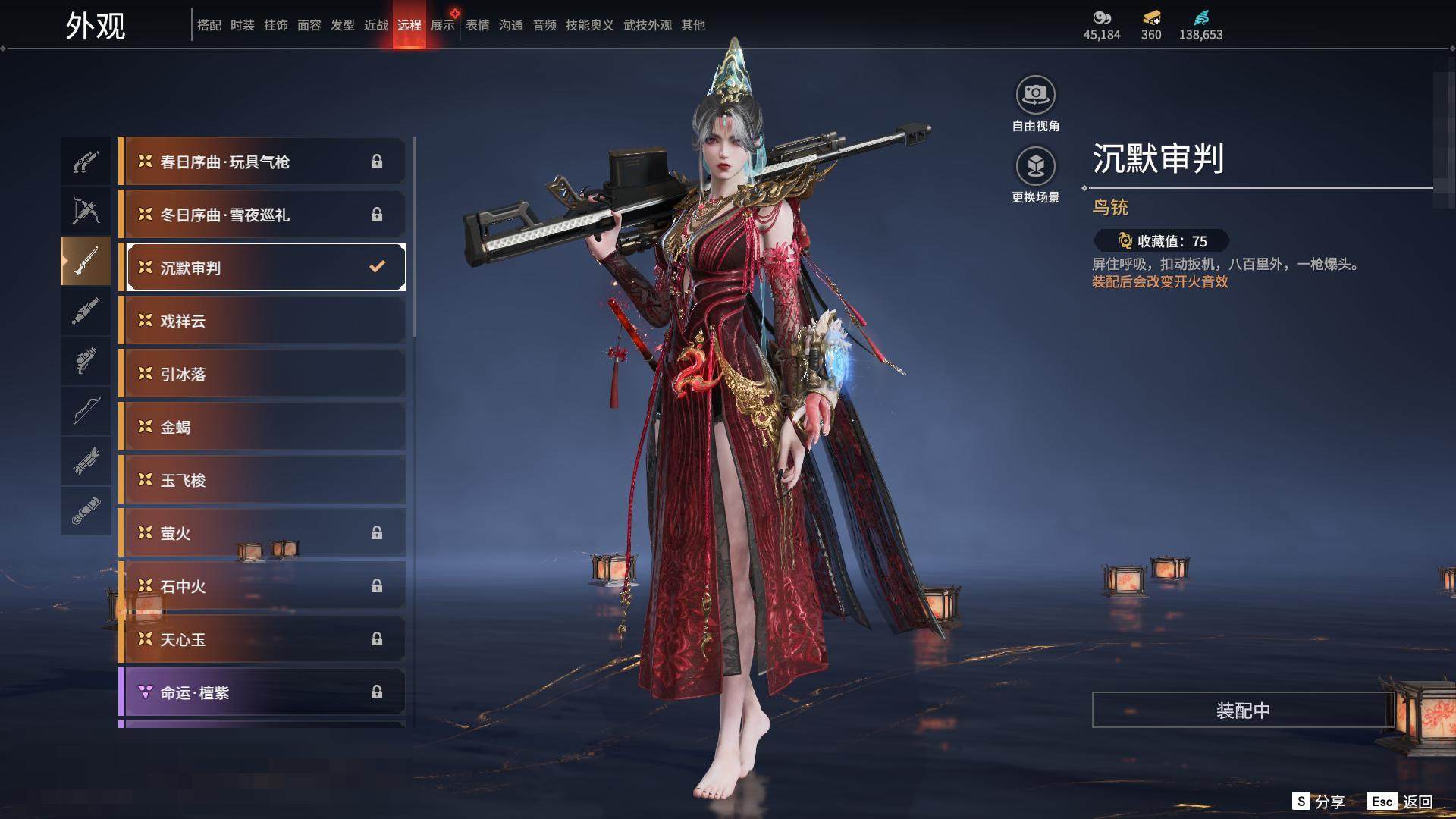Choose the longbow weapon category icon
The width and height of the screenshot is (1456, 819).
tap(86, 410)
